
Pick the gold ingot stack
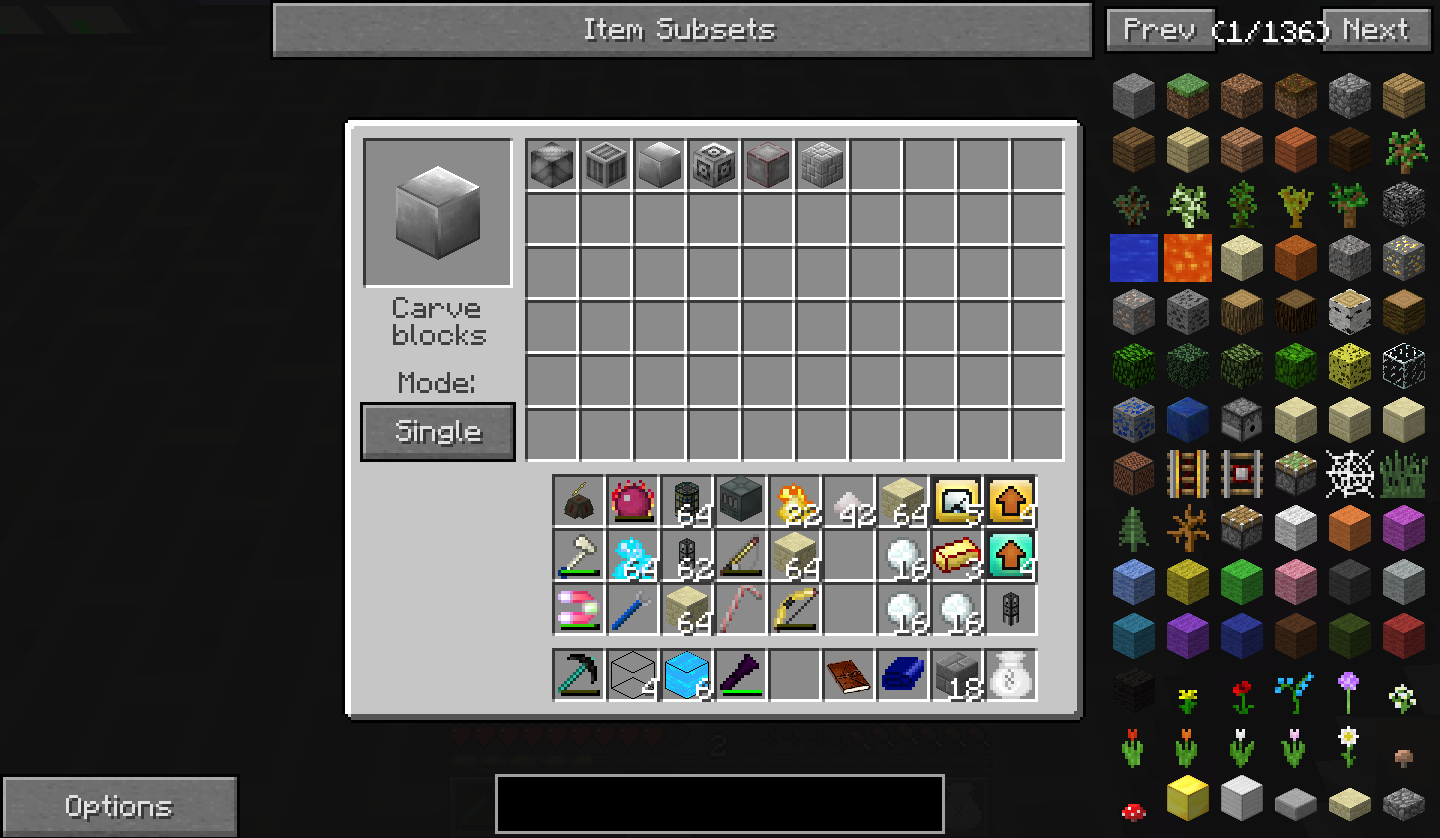coord(957,555)
